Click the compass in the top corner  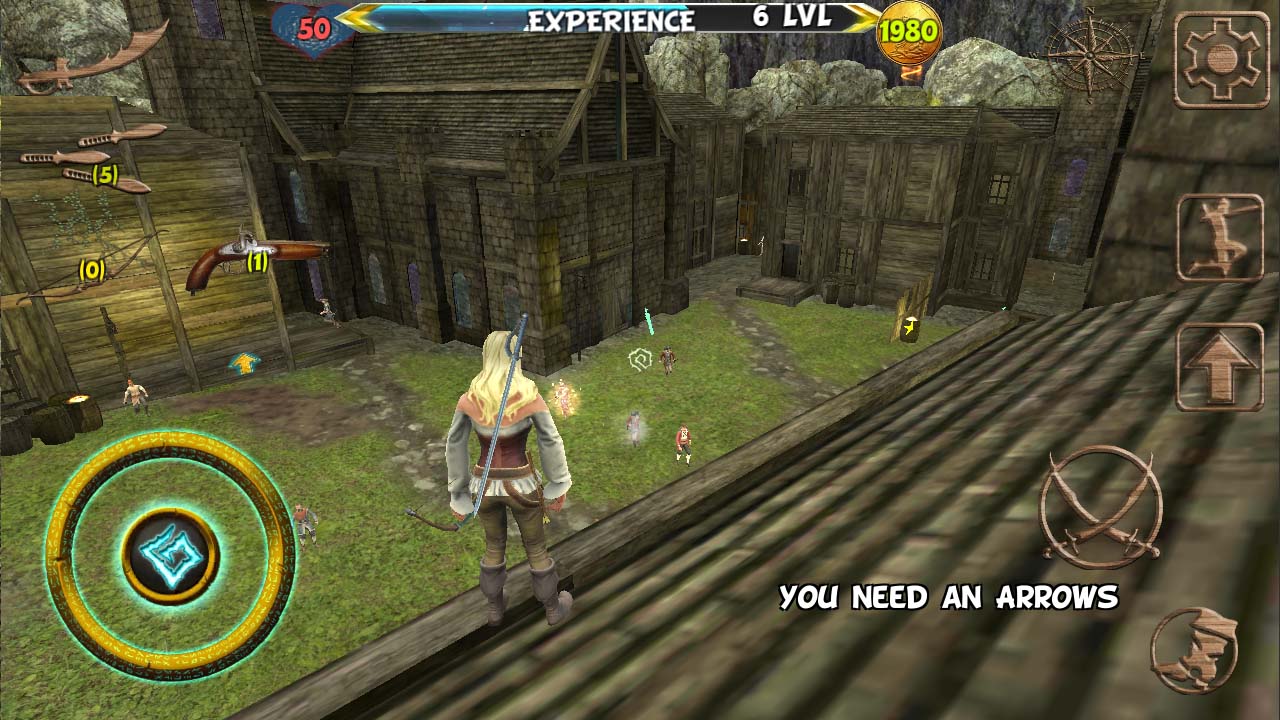point(1090,55)
